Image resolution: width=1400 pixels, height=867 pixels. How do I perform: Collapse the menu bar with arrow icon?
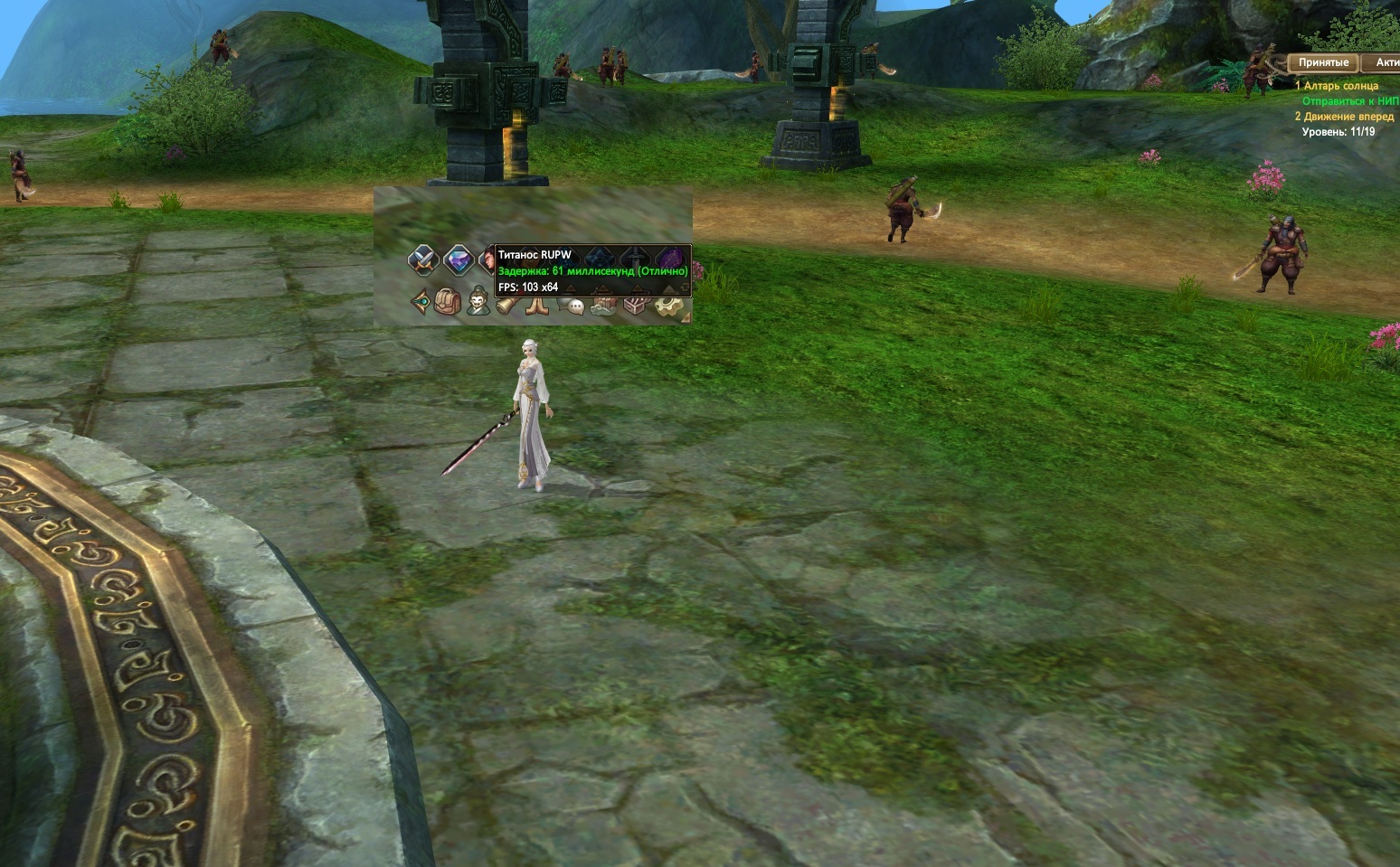[421, 301]
